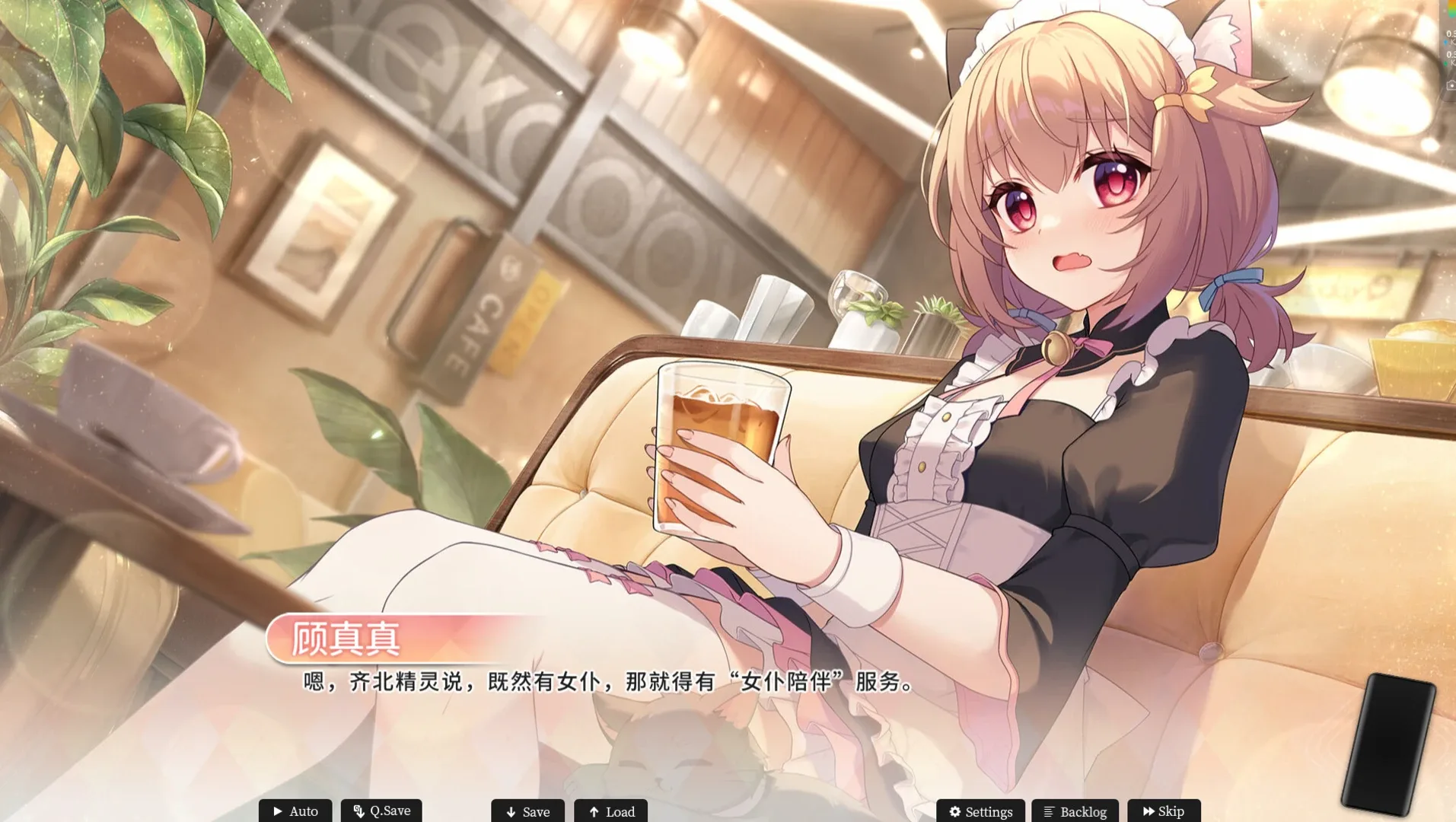Click the gear icon on the Settings button

coord(955,811)
